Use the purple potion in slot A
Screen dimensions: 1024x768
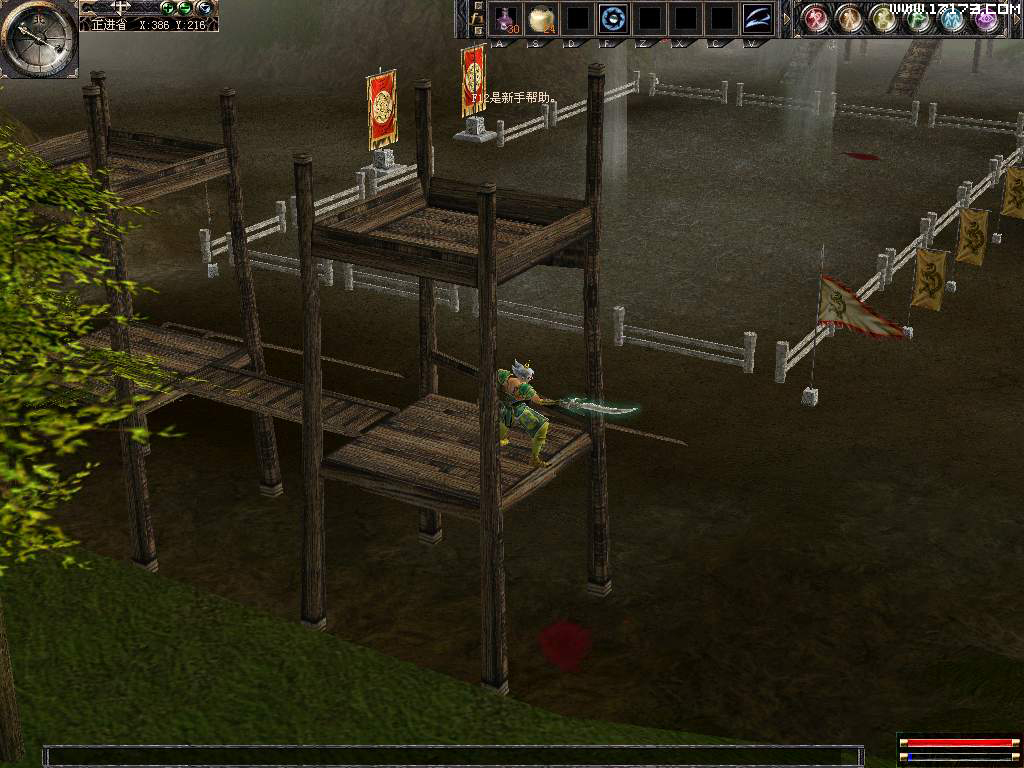[x=506, y=18]
